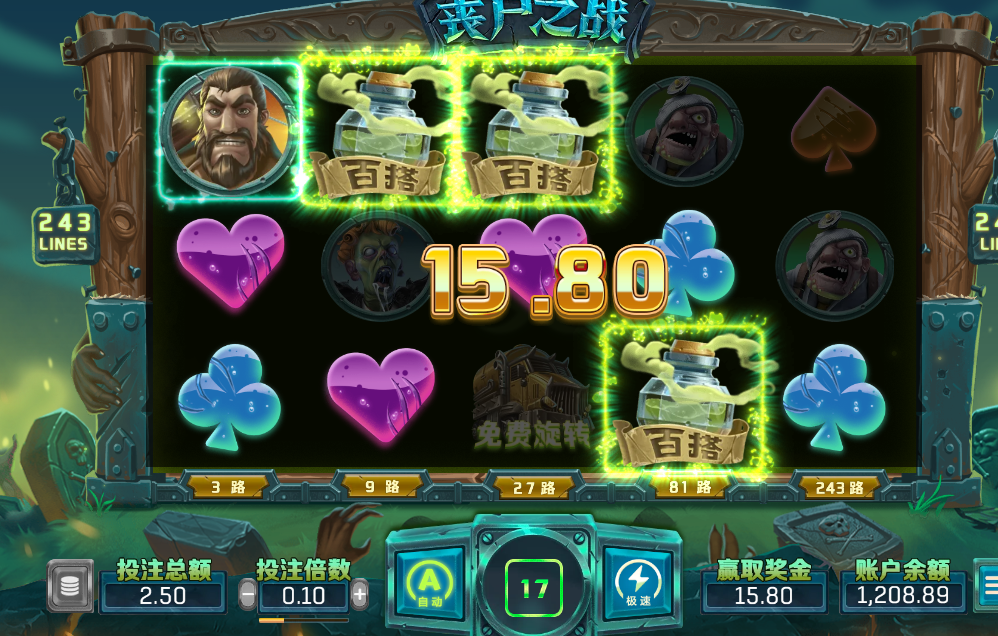The width and height of the screenshot is (998, 636).
Task: Open the hamburger menu at the right edge
Action: pos(987,585)
